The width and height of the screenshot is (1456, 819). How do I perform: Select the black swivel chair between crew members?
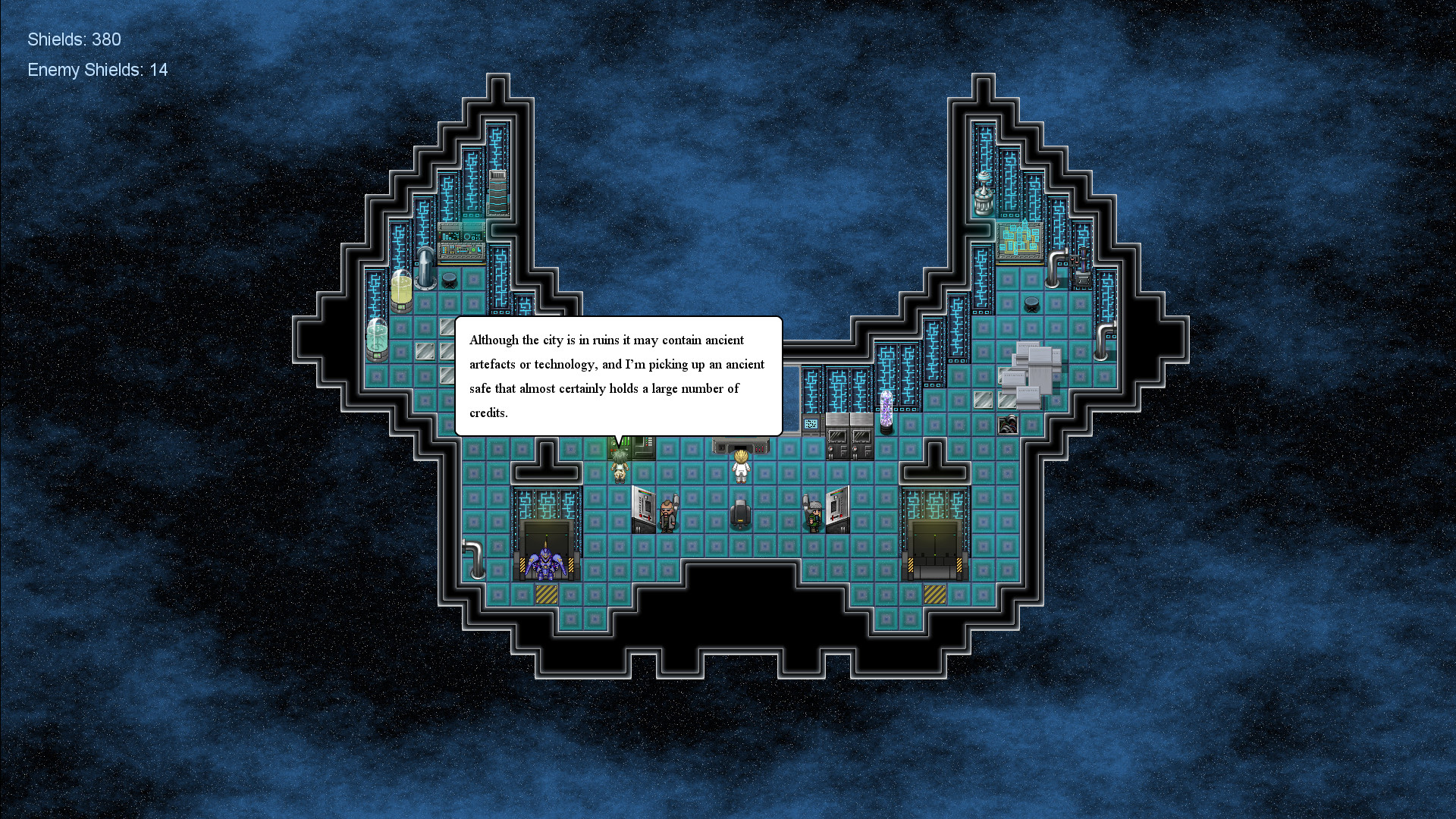coord(741,514)
